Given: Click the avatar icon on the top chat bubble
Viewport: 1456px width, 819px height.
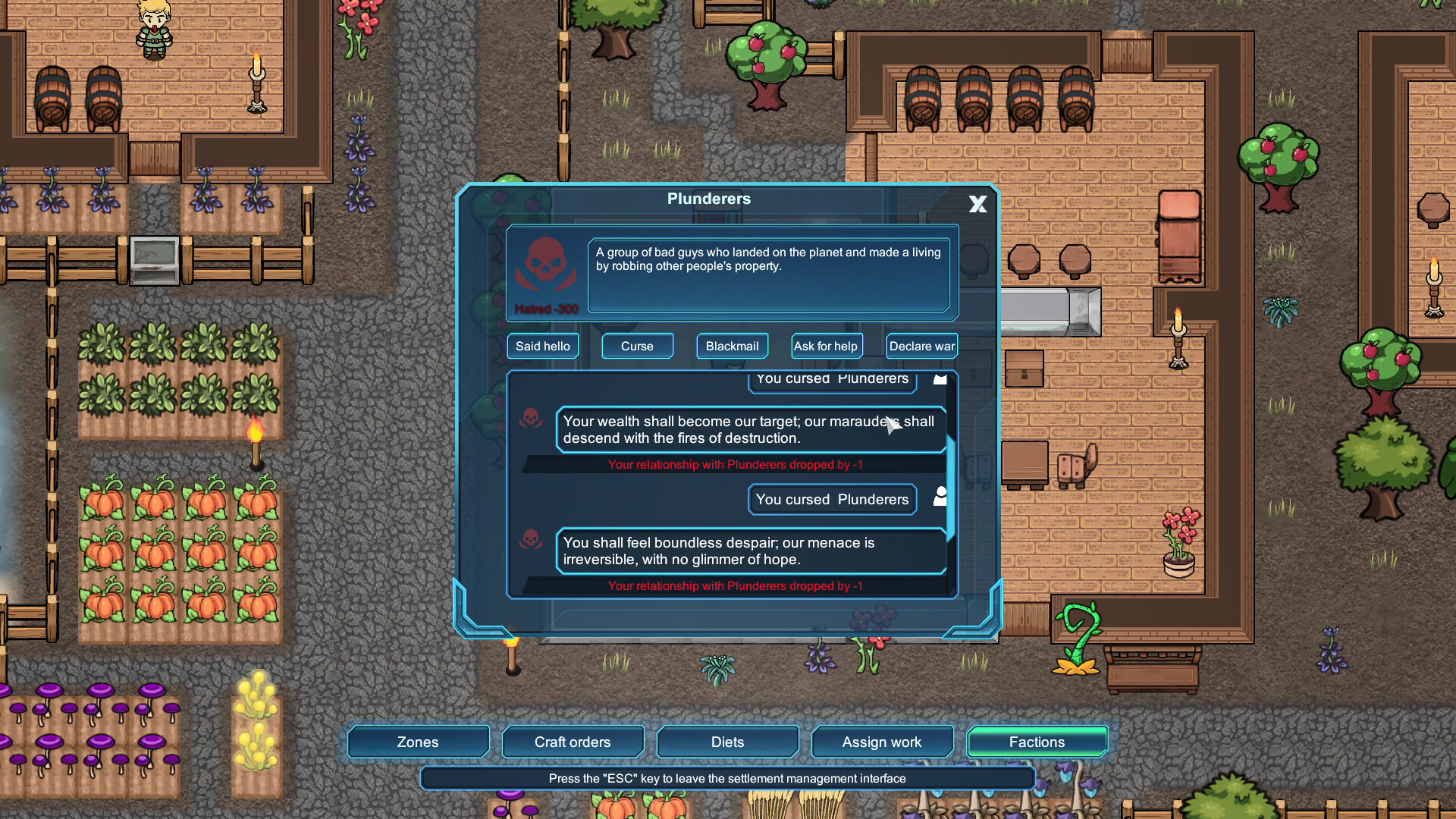Looking at the screenshot, I should pos(940,378).
